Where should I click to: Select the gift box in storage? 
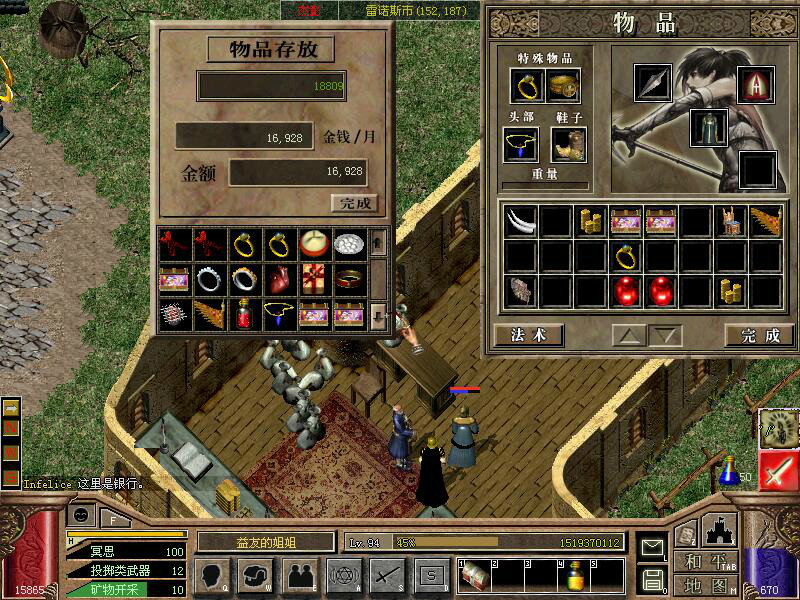tap(311, 278)
